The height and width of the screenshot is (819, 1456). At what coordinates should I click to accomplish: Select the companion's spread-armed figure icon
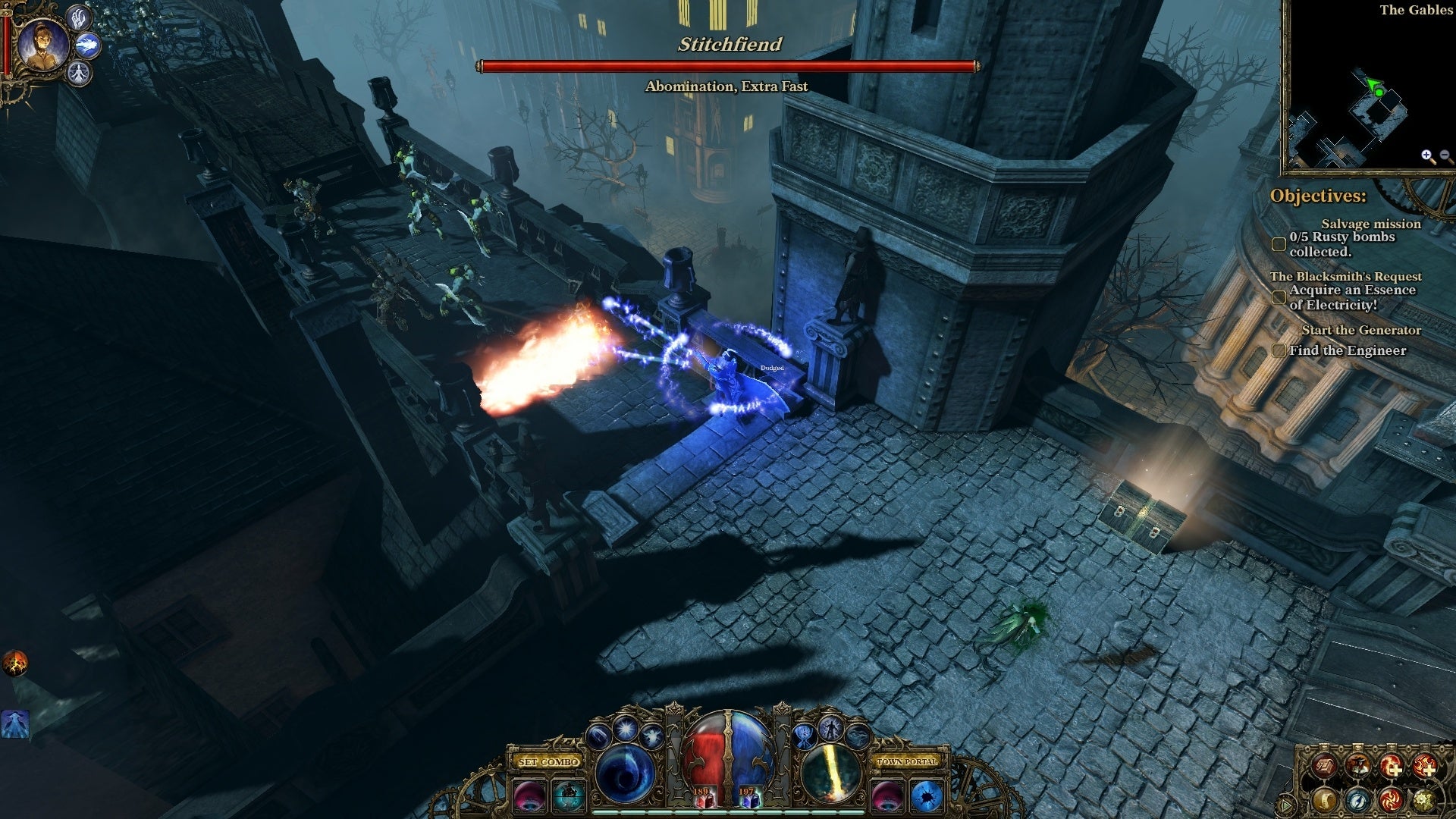[79, 74]
